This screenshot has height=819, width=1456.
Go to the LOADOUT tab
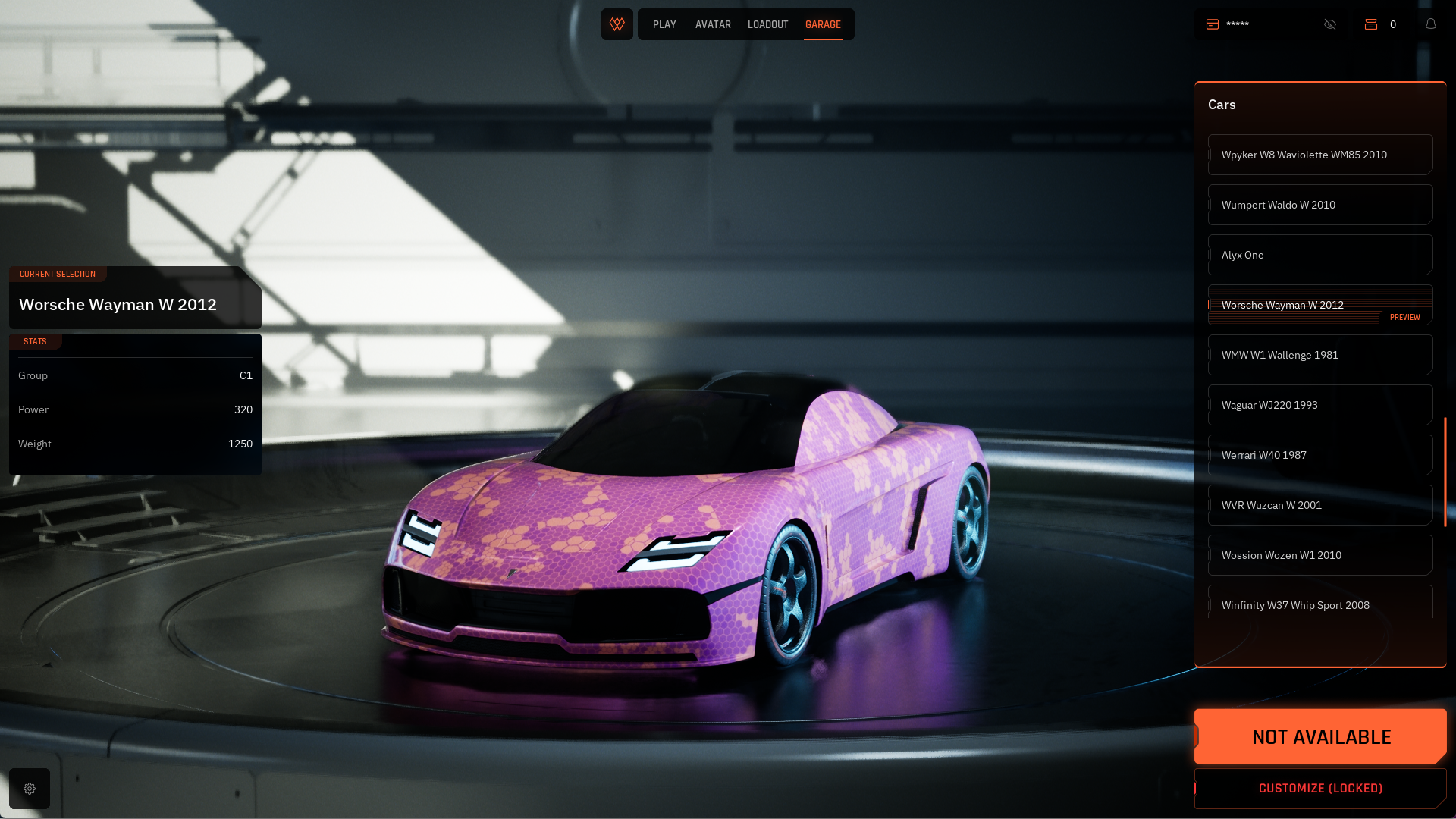pyautogui.click(x=767, y=25)
